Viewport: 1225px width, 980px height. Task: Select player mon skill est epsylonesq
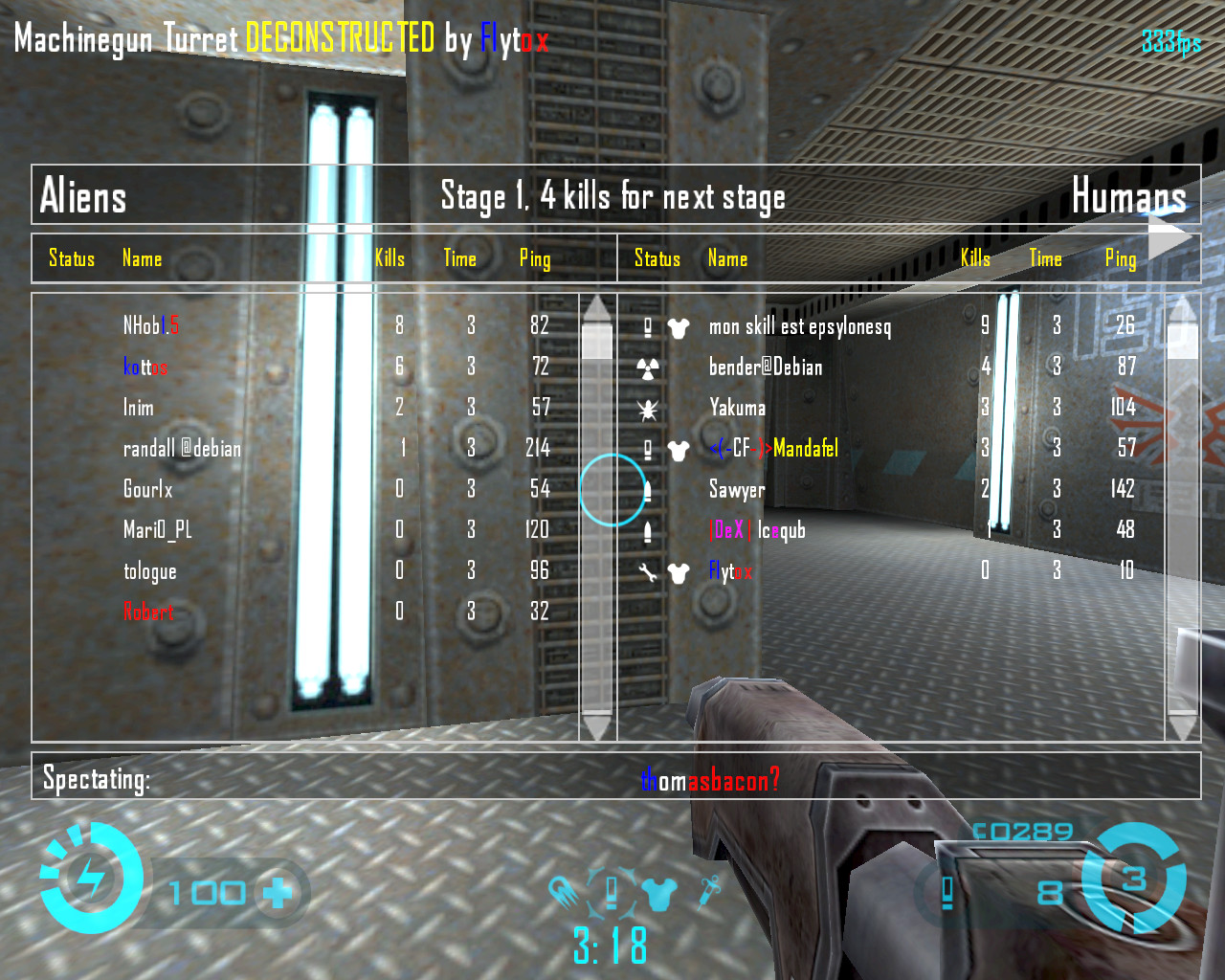(x=800, y=327)
